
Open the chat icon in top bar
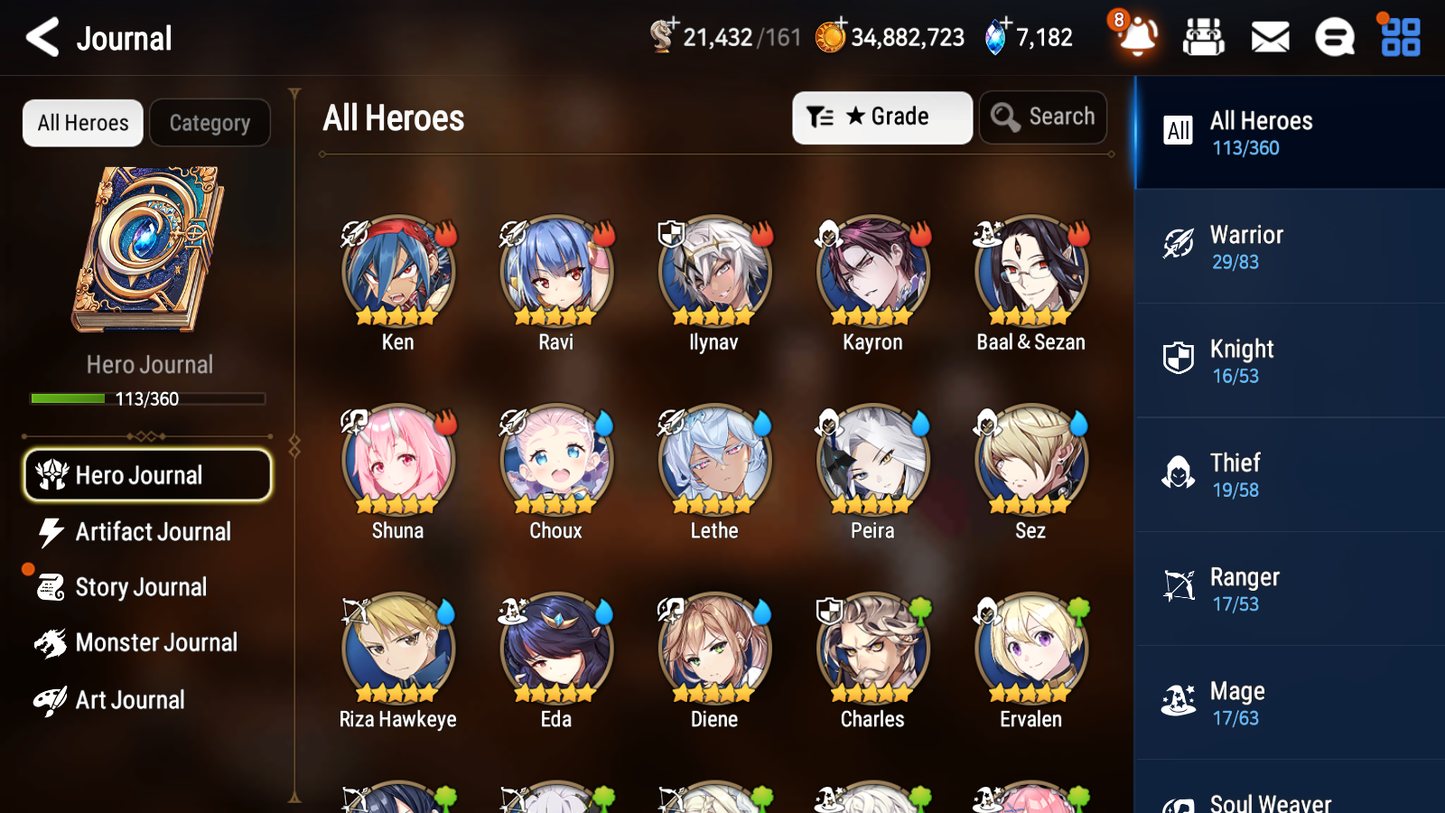pos(1334,36)
